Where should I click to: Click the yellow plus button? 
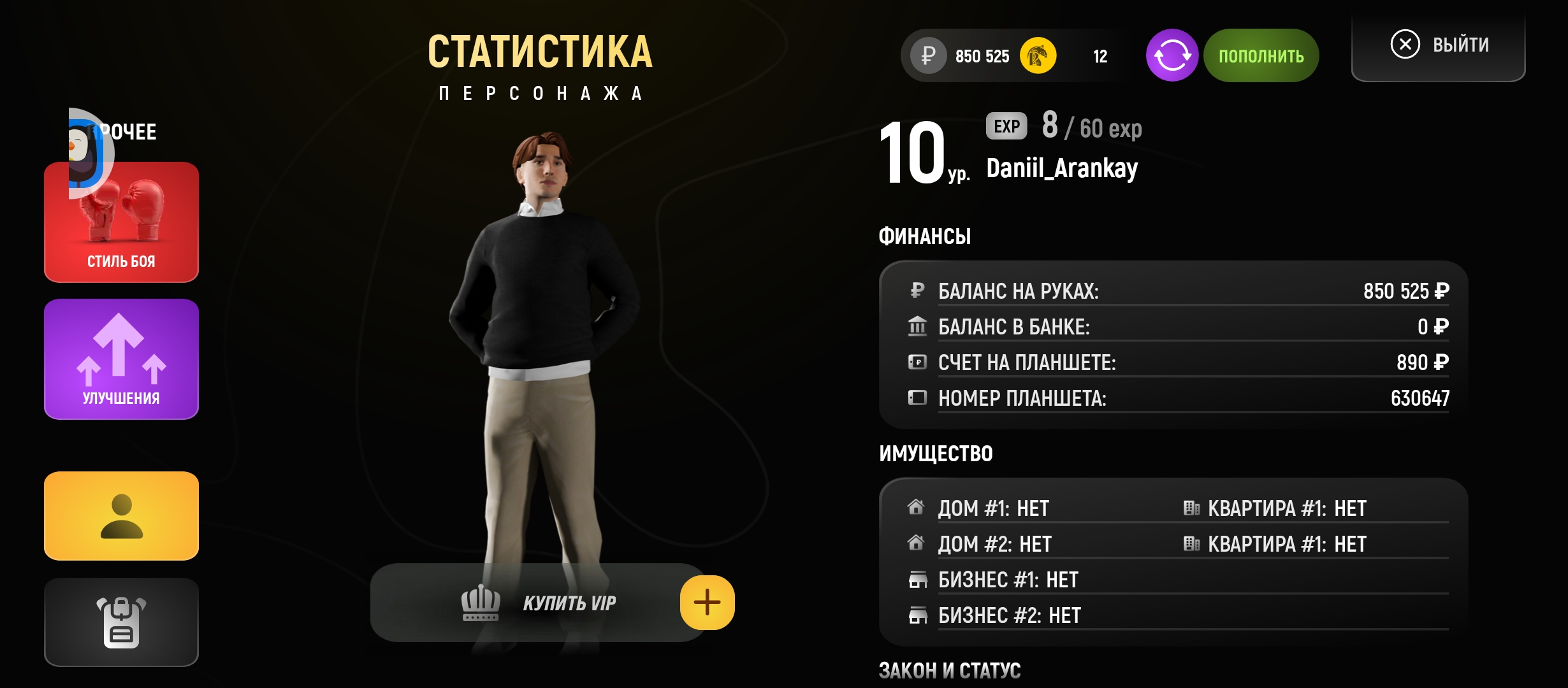point(707,603)
